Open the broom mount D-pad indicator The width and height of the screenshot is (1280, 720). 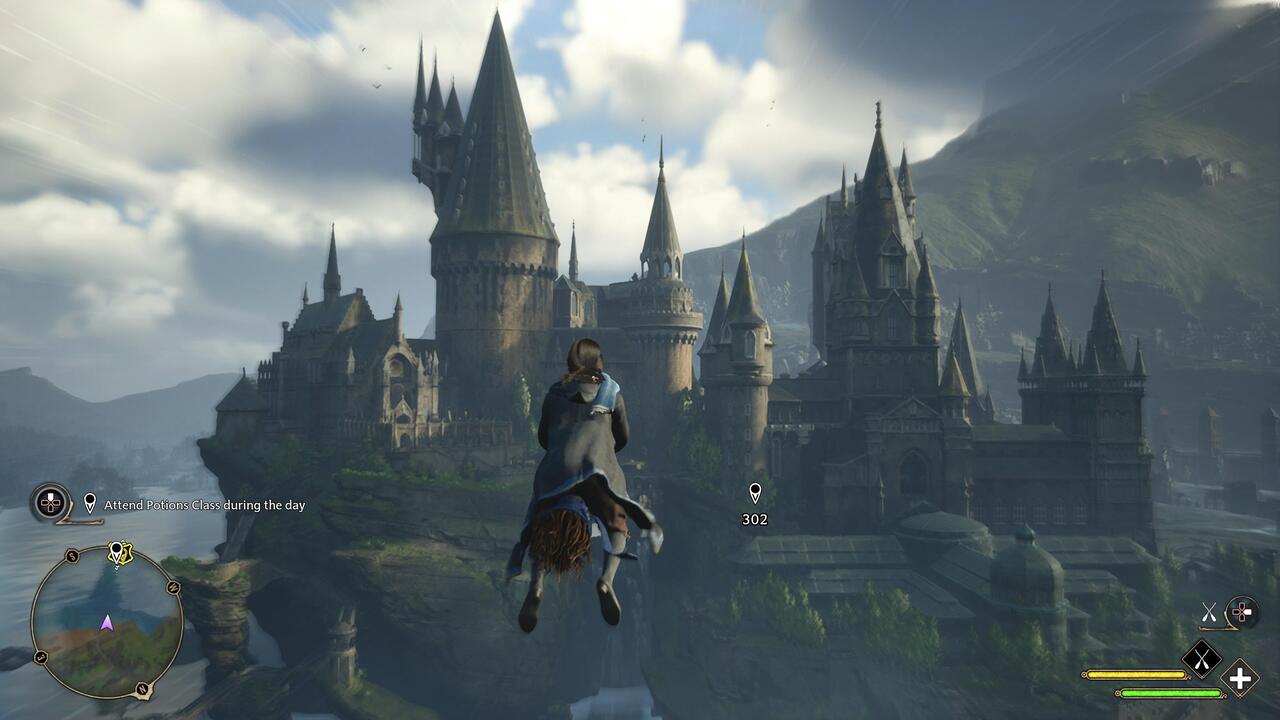(1242, 612)
